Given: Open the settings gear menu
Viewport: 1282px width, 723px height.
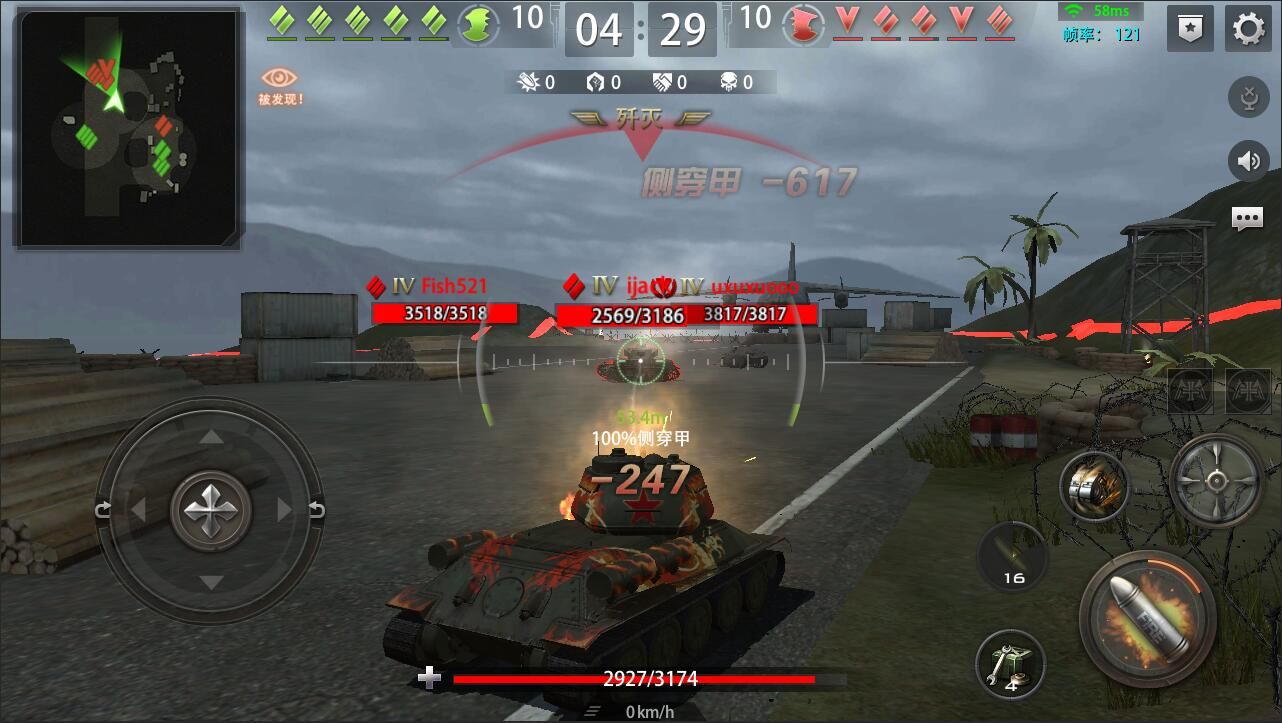Looking at the screenshot, I should [1248, 28].
